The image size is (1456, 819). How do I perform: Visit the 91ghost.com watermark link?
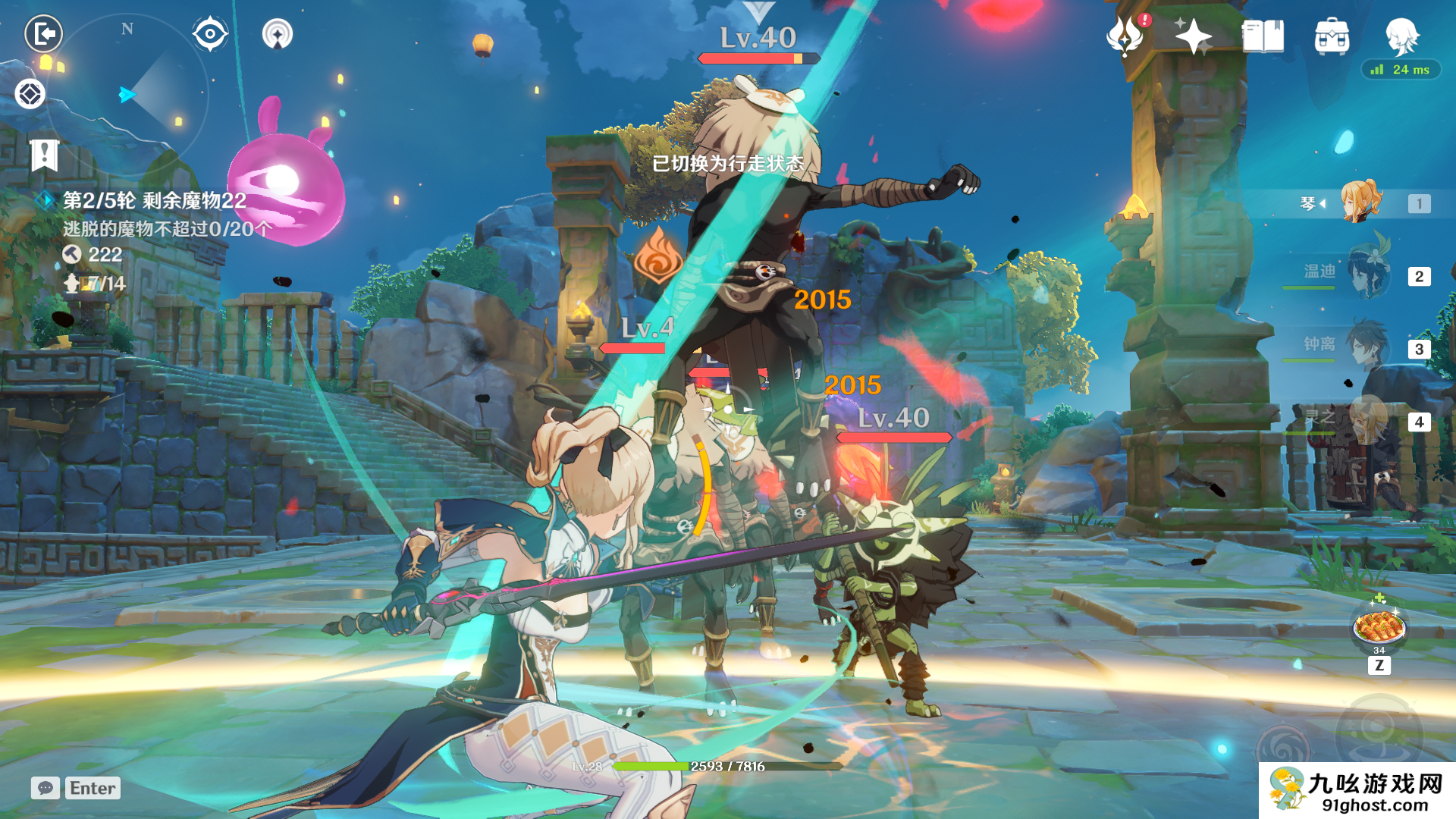coord(1357,792)
